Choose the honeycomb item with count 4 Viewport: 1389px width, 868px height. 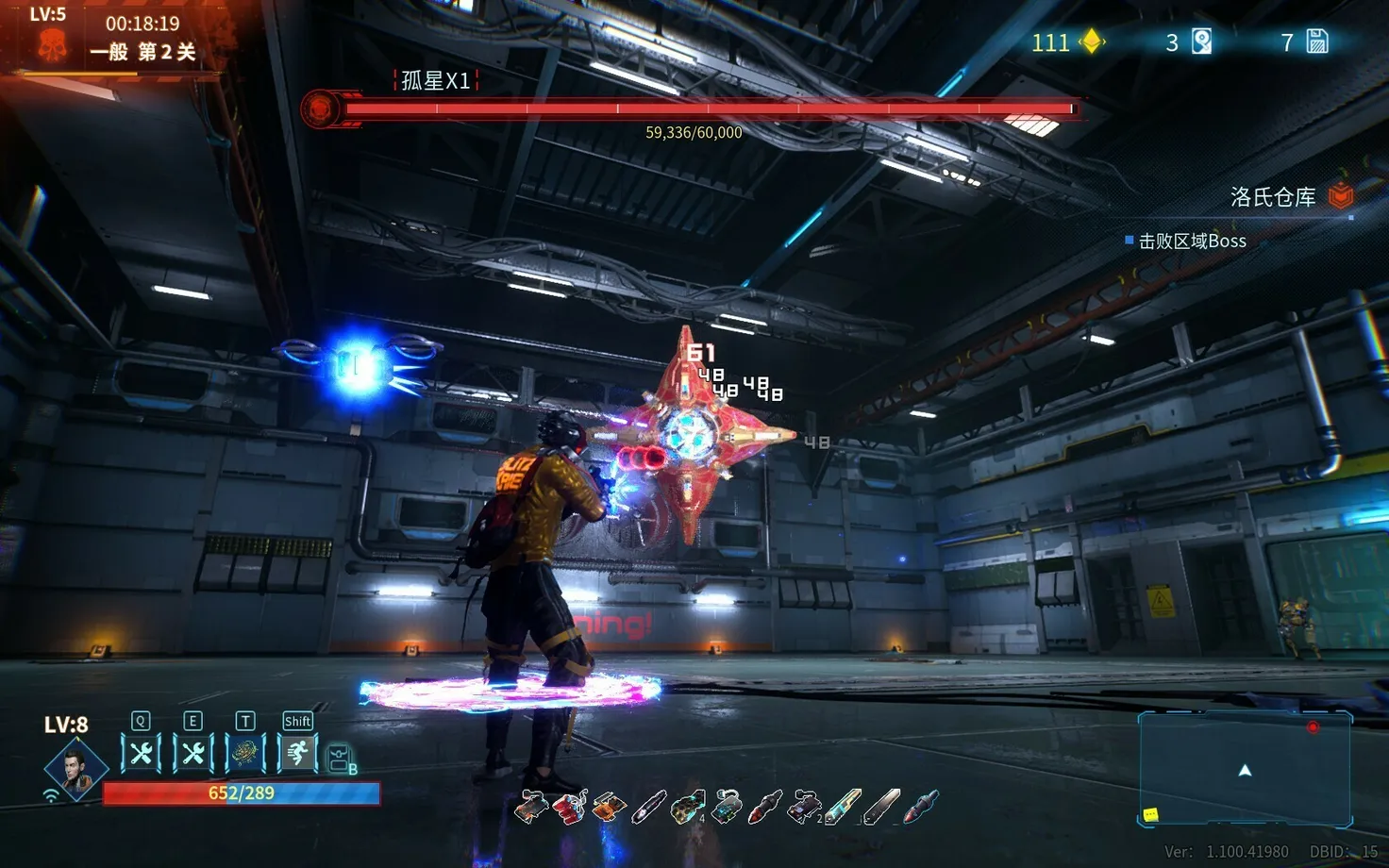click(688, 808)
